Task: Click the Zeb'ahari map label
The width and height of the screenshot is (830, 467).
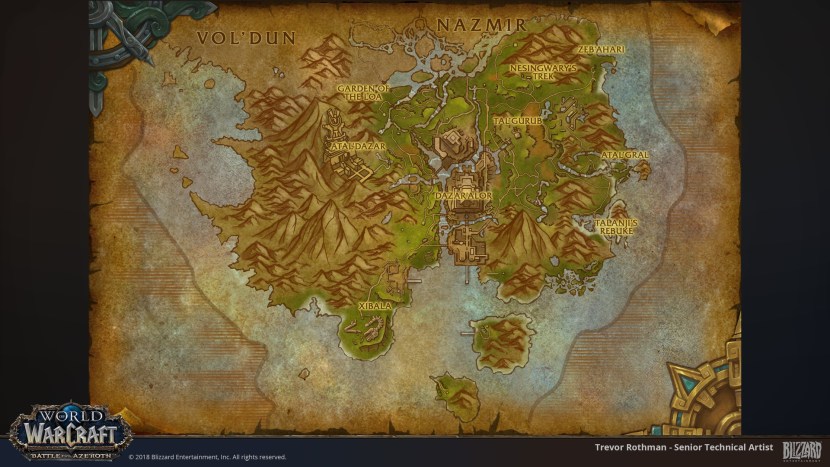Action: (601, 48)
